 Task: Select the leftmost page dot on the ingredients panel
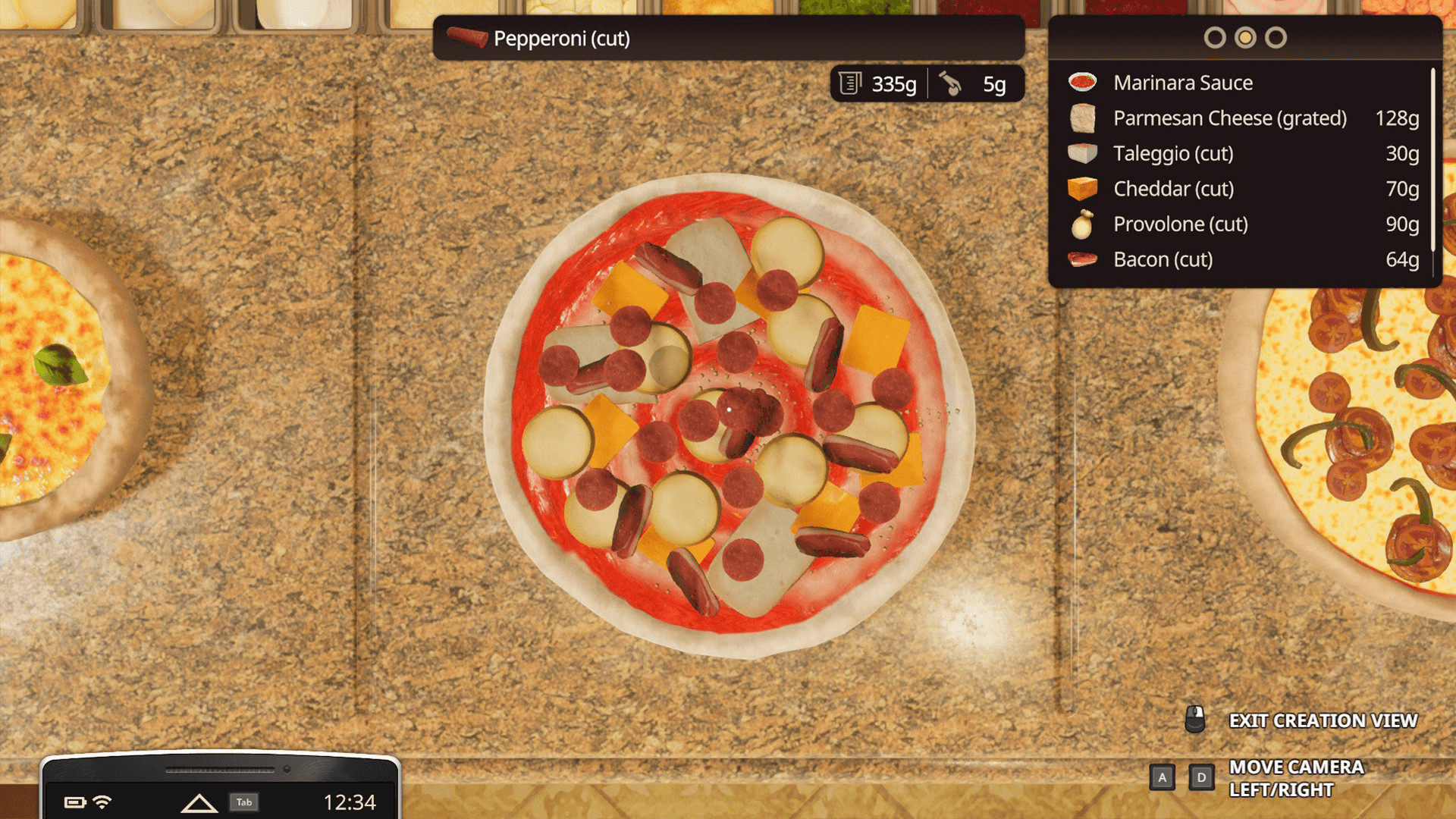coord(1216,36)
